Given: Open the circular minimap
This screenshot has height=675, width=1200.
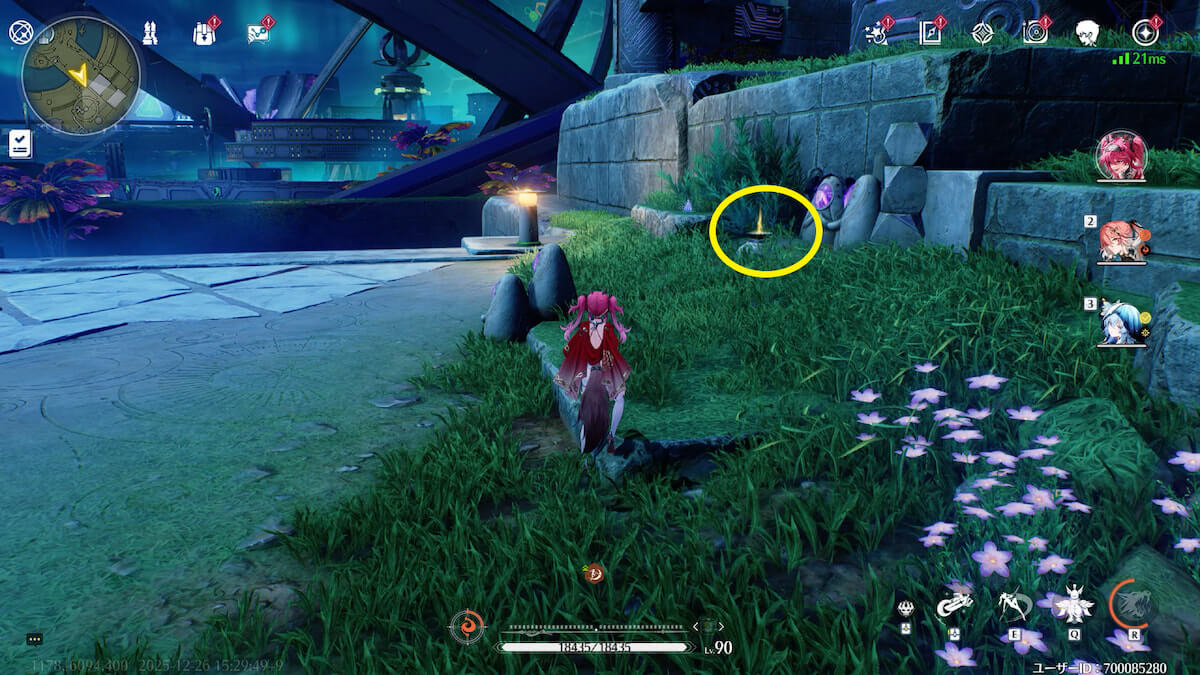Looking at the screenshot, I should coord(81,75).
